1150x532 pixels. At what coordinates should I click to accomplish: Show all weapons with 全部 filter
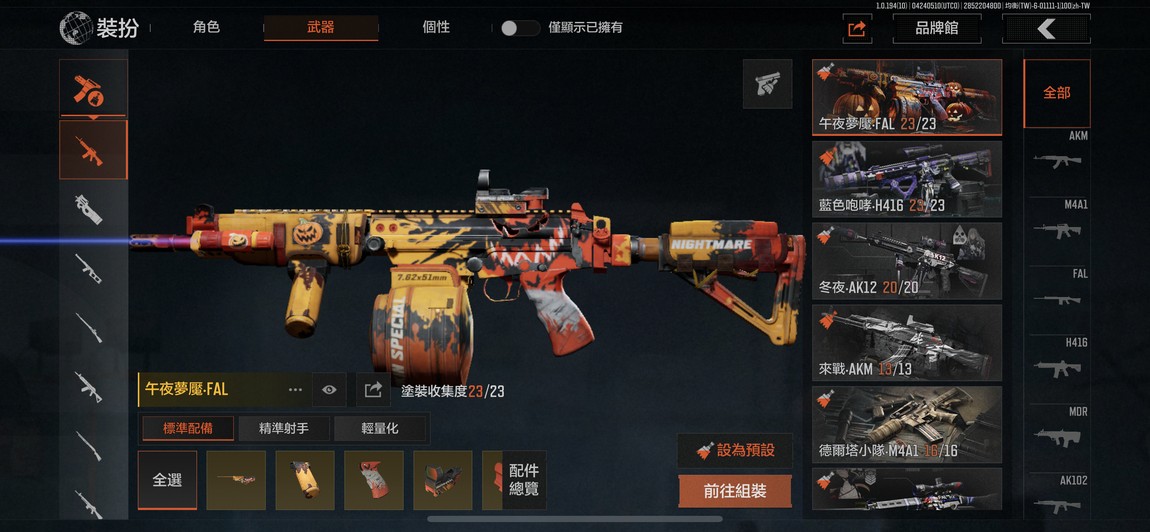tap(1056, 93)
